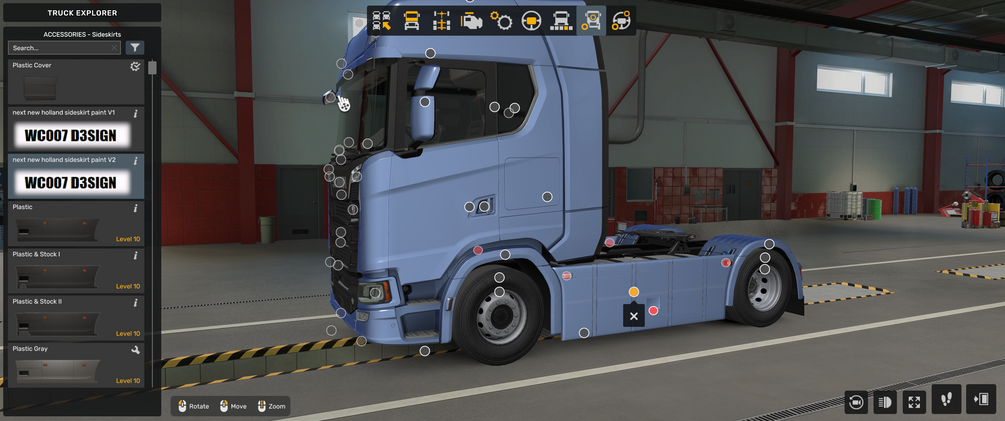Select the Plastic & Stock II sideskirt
1005x421 pixels.
pyautogui.click(x=75, y=317)
